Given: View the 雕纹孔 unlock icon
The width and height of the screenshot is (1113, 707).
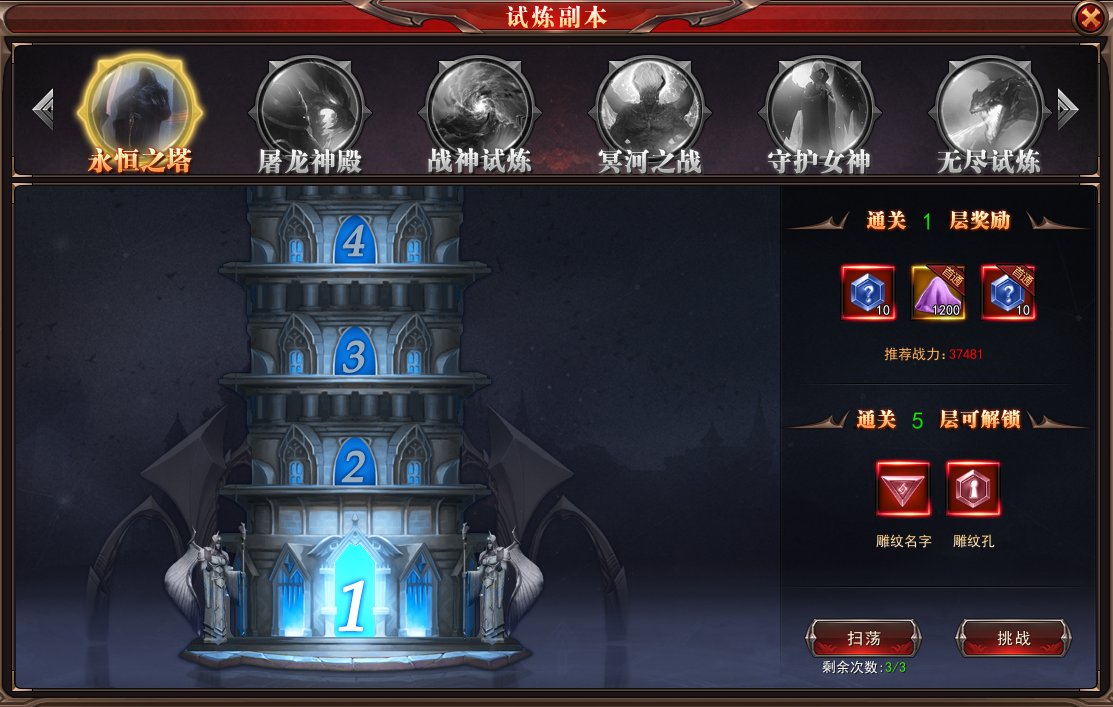Looking at the screenshot, I should (973, 489).
